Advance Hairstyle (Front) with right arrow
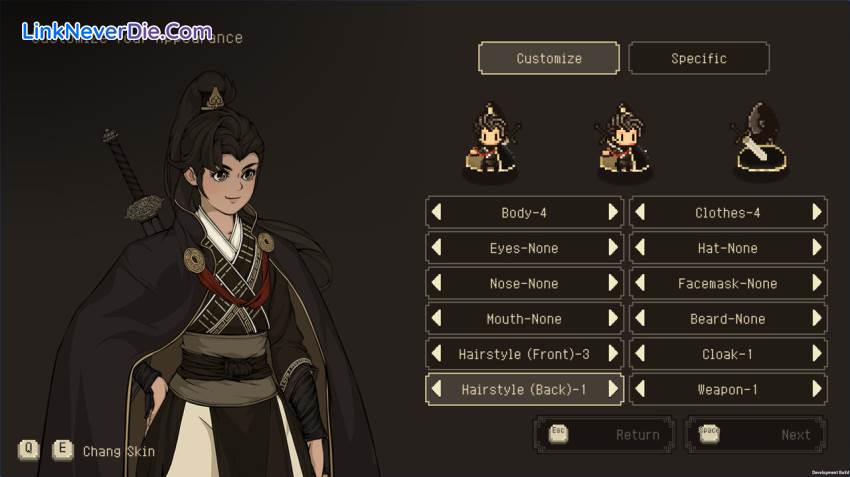 [x=613, y=354]
